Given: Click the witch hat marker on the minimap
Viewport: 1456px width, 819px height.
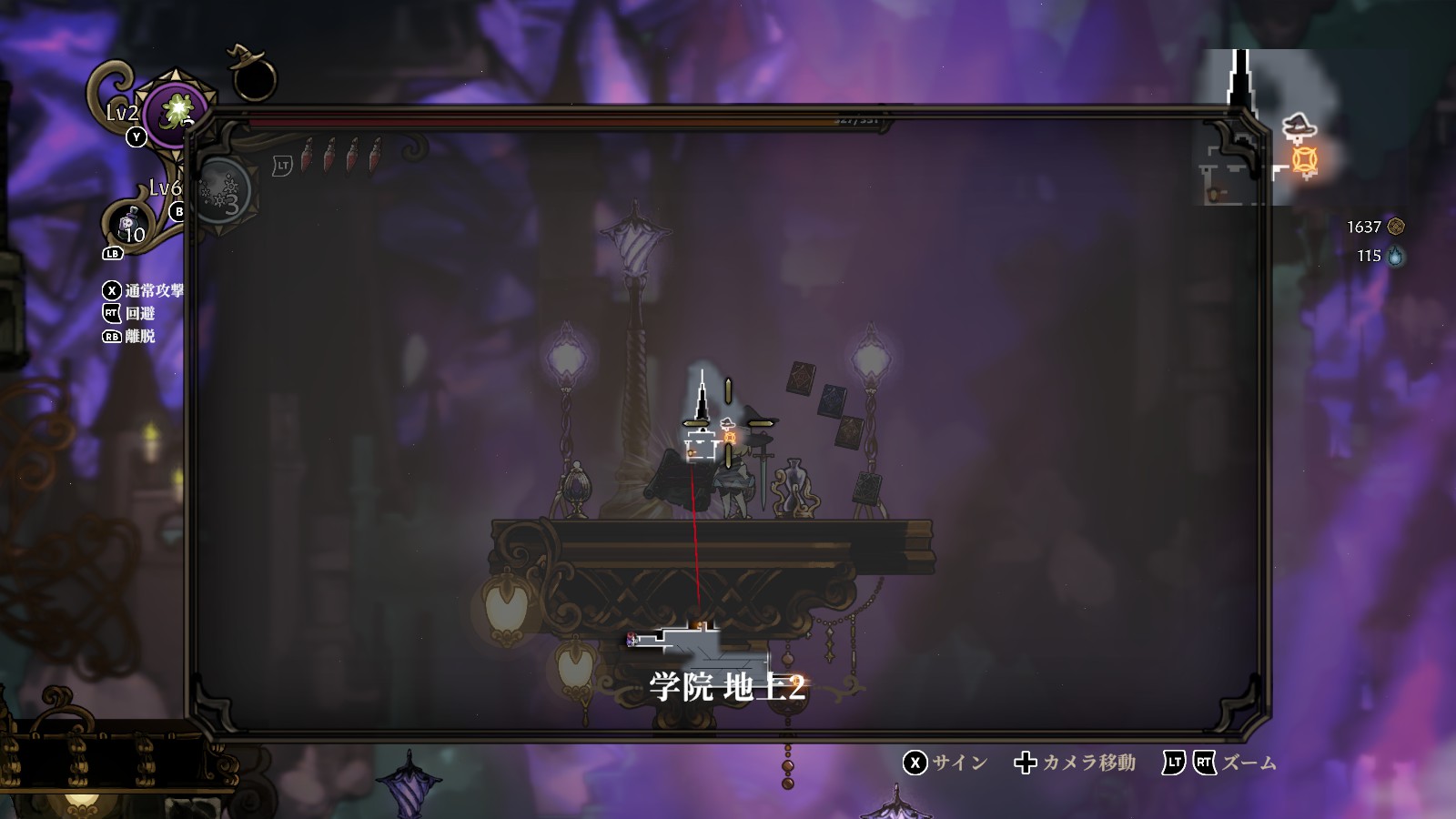Looking at the screenshot, I should (x=1299, y=126).
